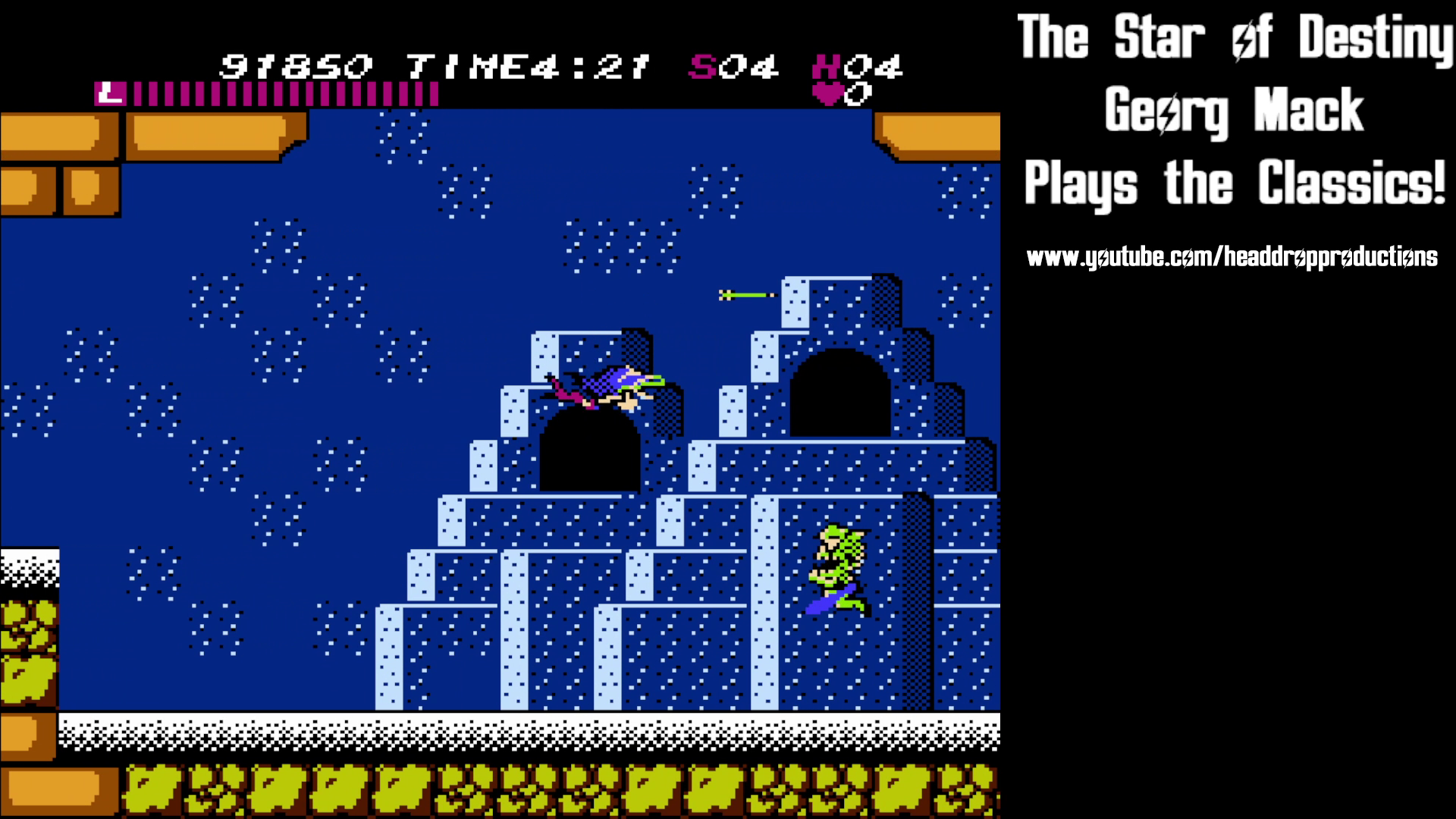Open www.youtube.com/headdropproductions link
Screen dimensions: 1456x819
tap(1232, 256)
